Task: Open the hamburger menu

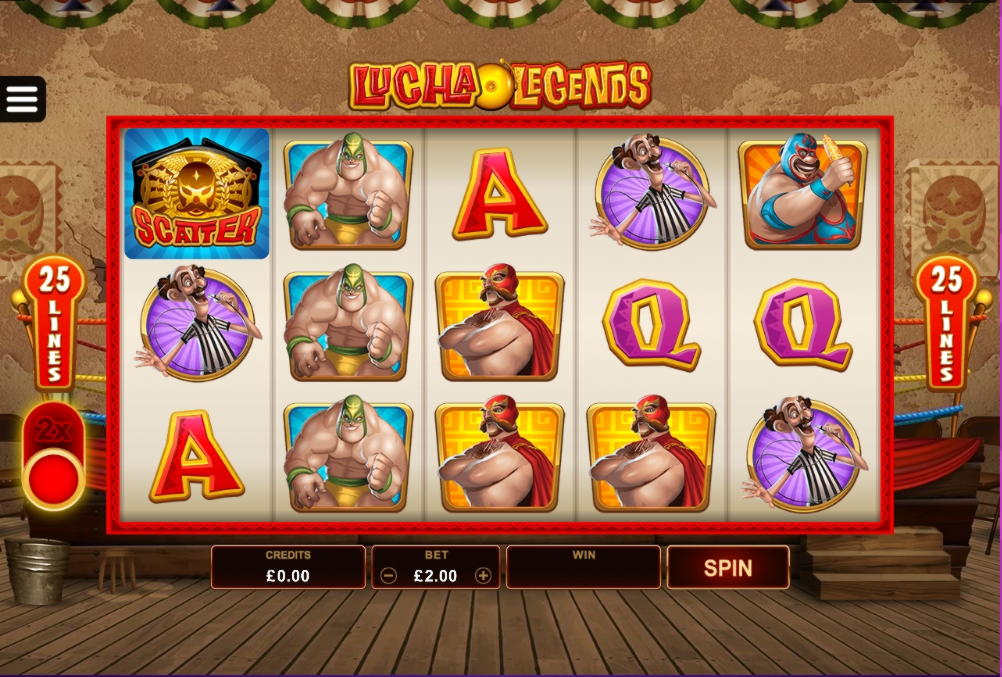Action: (x=22, y=99)
